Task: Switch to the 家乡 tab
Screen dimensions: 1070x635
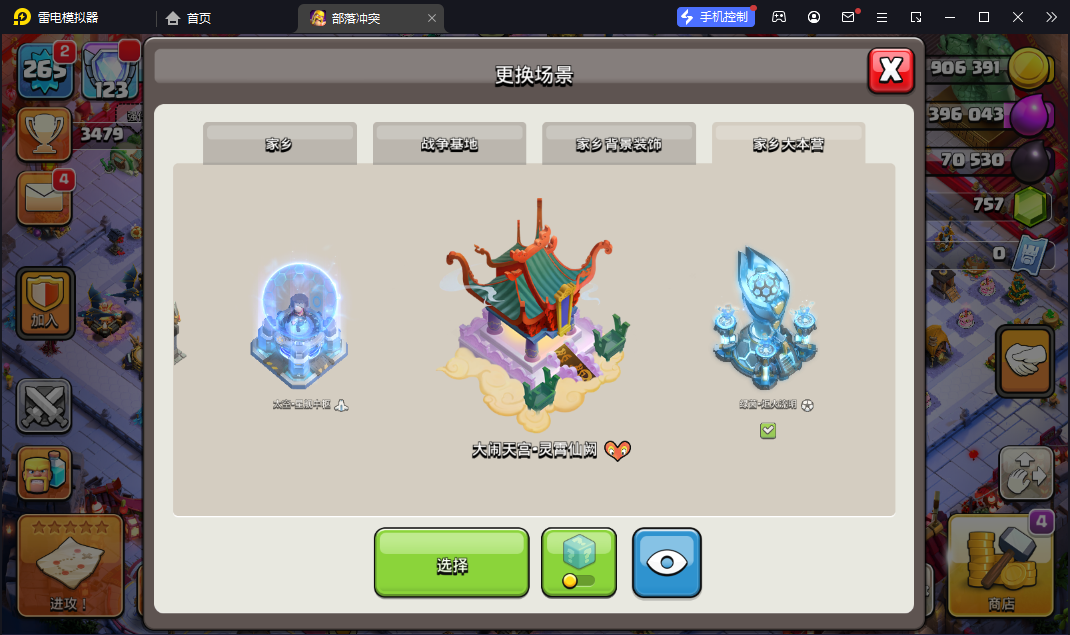Action: [x=279, y=144]
